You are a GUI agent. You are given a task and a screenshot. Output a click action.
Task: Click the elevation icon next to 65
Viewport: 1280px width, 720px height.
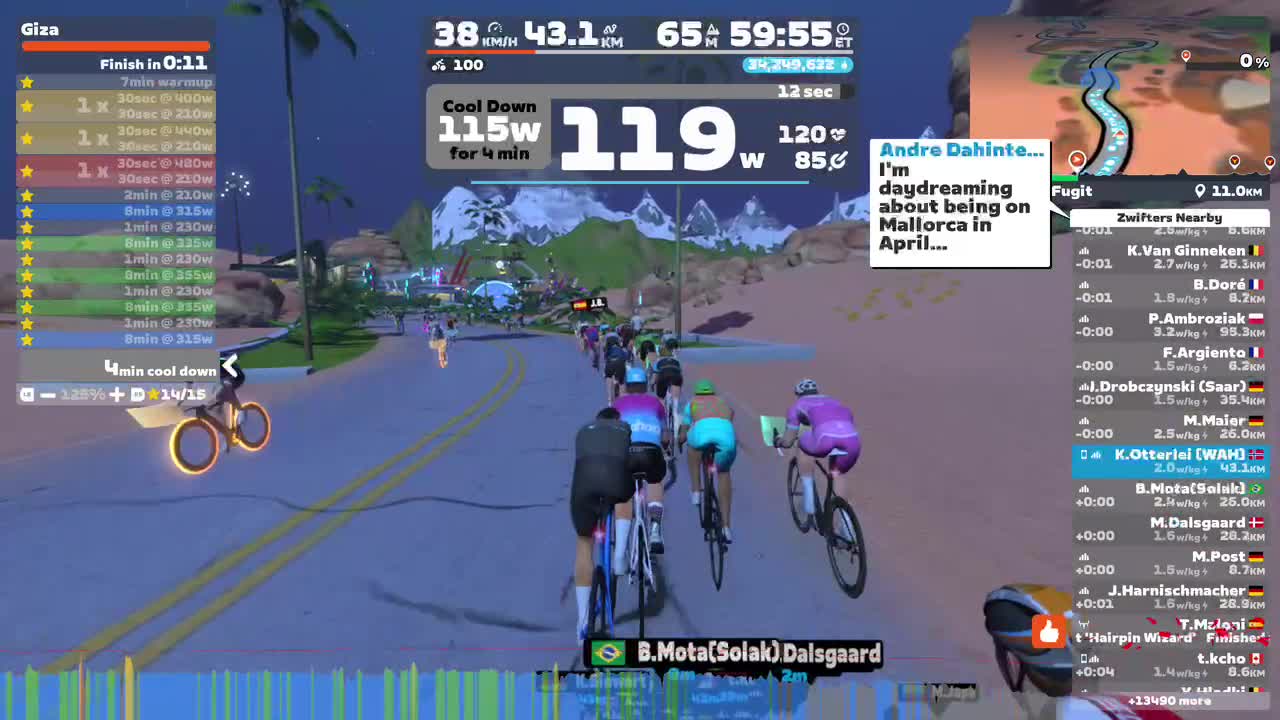point(714,31)
